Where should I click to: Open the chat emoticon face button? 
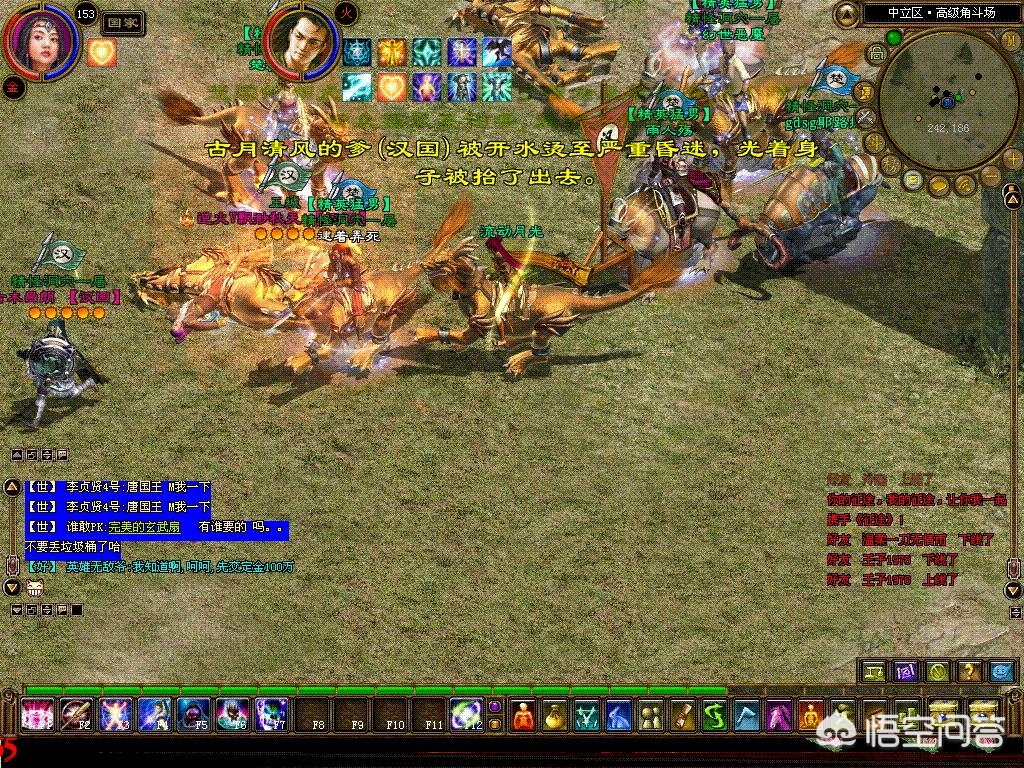click(x=36, y=587)
